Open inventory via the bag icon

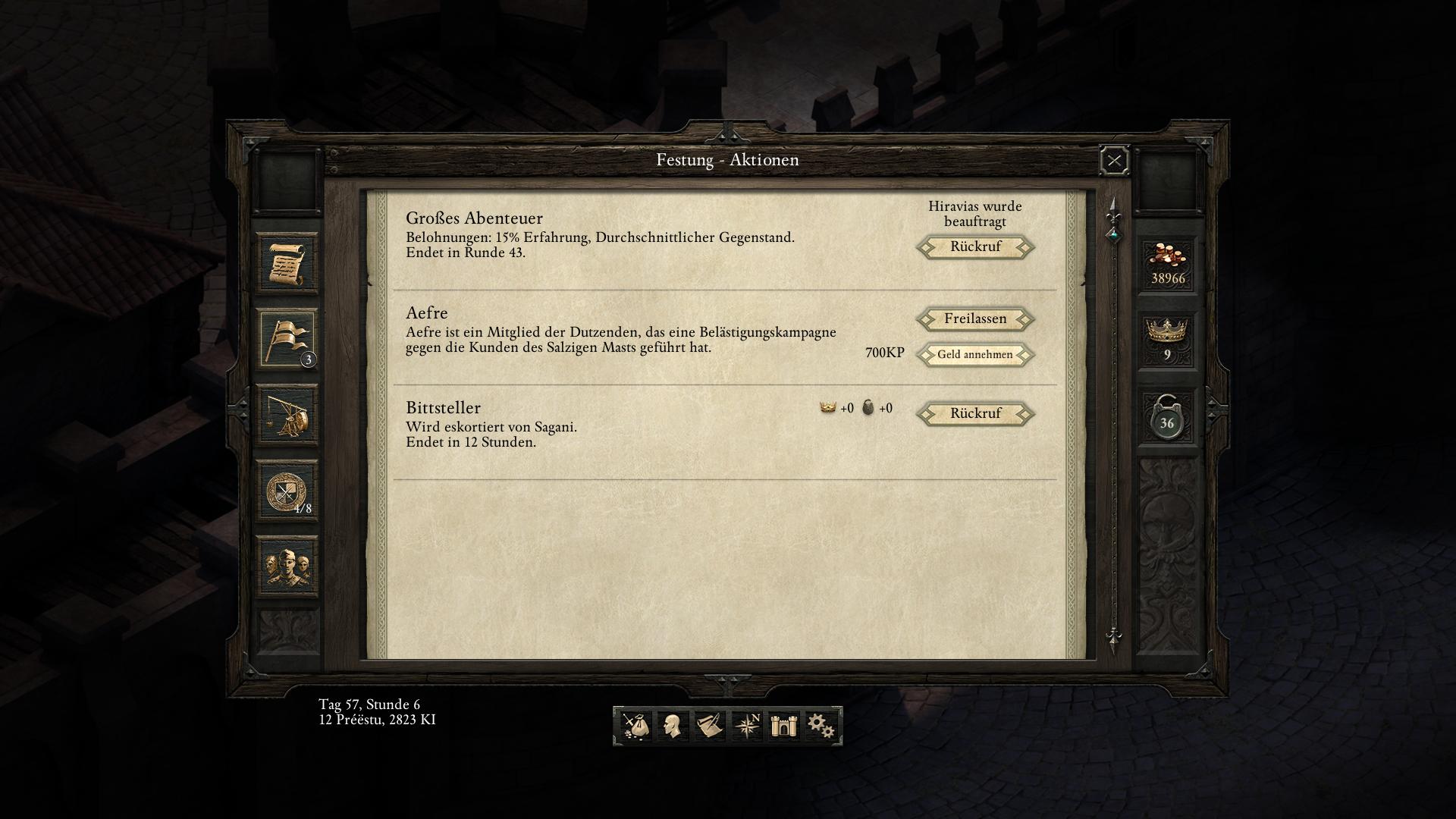[635, 726]
